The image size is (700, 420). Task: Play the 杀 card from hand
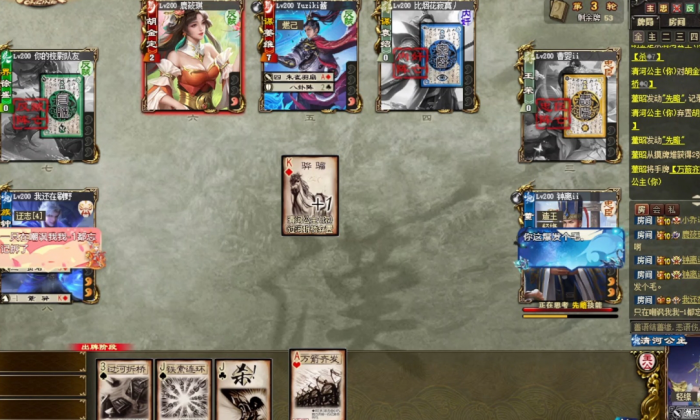[x=242, y=390]
